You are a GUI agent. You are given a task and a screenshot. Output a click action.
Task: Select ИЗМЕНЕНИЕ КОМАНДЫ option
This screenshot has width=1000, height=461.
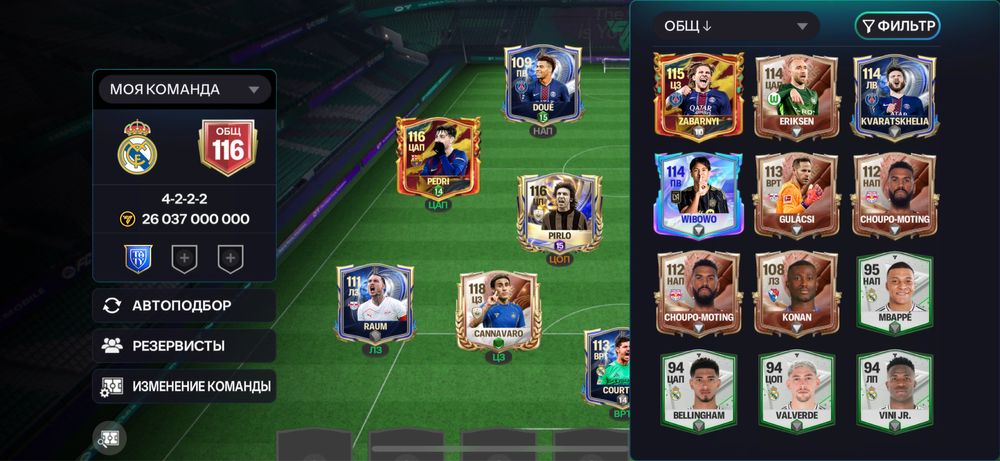[185, 386]
